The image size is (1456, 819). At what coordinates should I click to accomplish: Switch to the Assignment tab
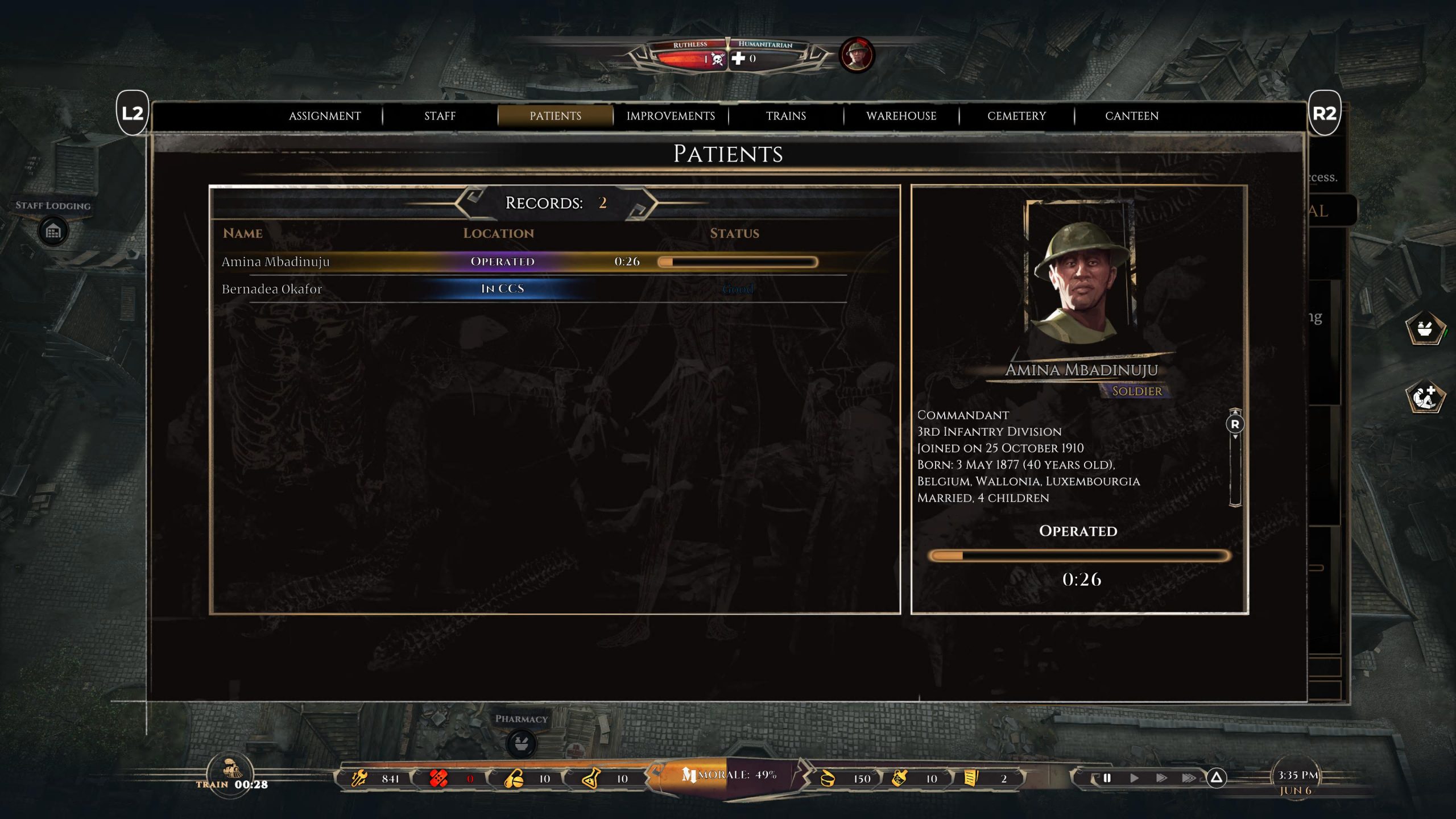[325, 116]
